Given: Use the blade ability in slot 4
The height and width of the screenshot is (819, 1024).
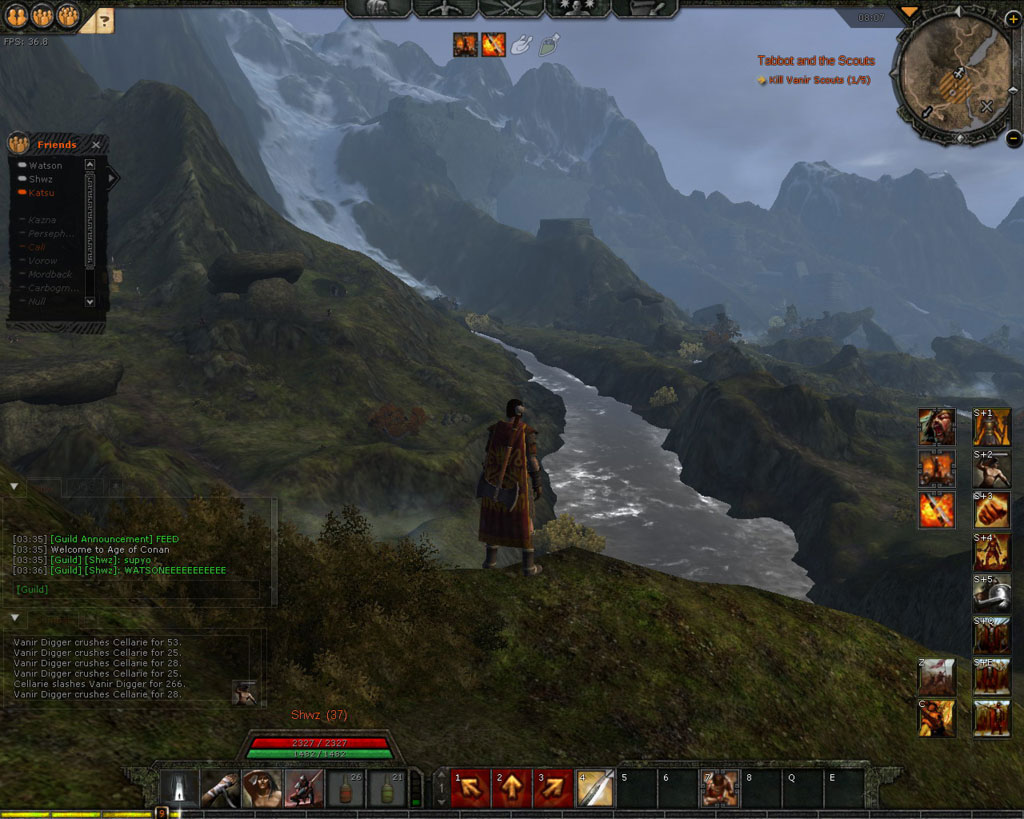Looking at the screenshot, I should [x=594, y=788].
